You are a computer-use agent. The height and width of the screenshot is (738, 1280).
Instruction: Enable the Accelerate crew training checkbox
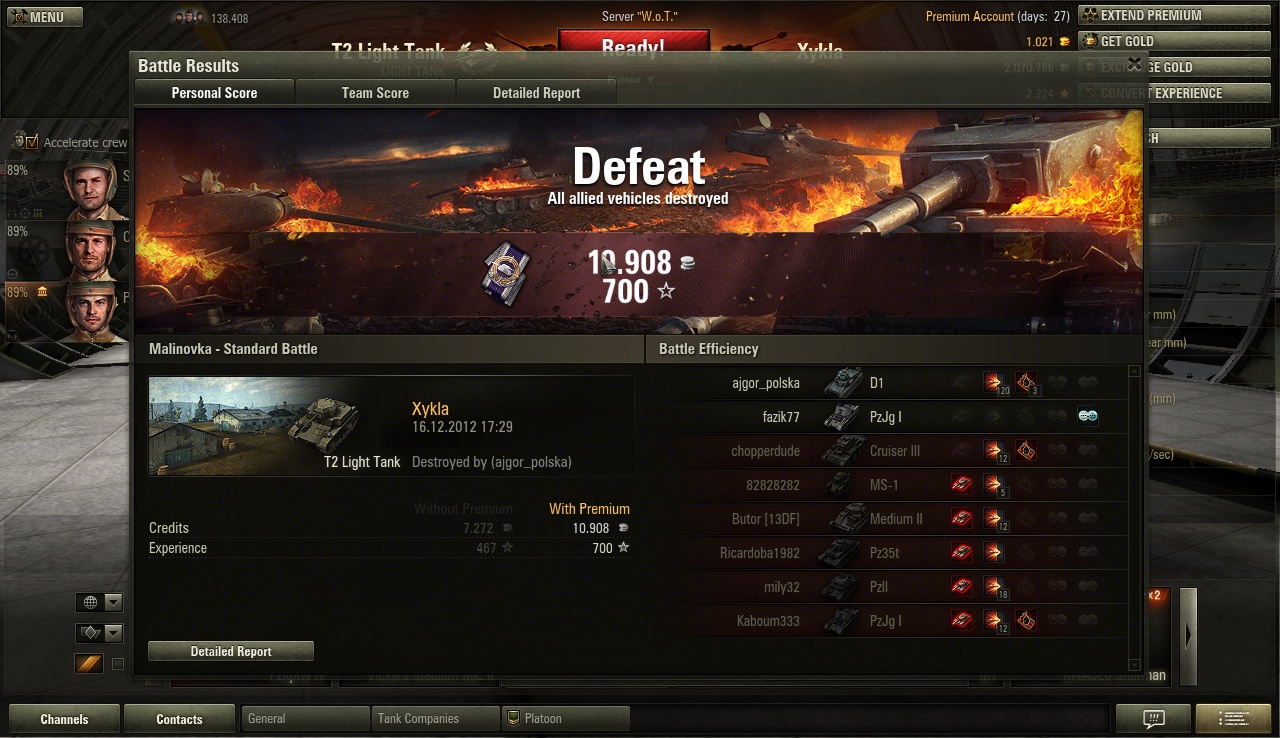[x=30, y=142]
